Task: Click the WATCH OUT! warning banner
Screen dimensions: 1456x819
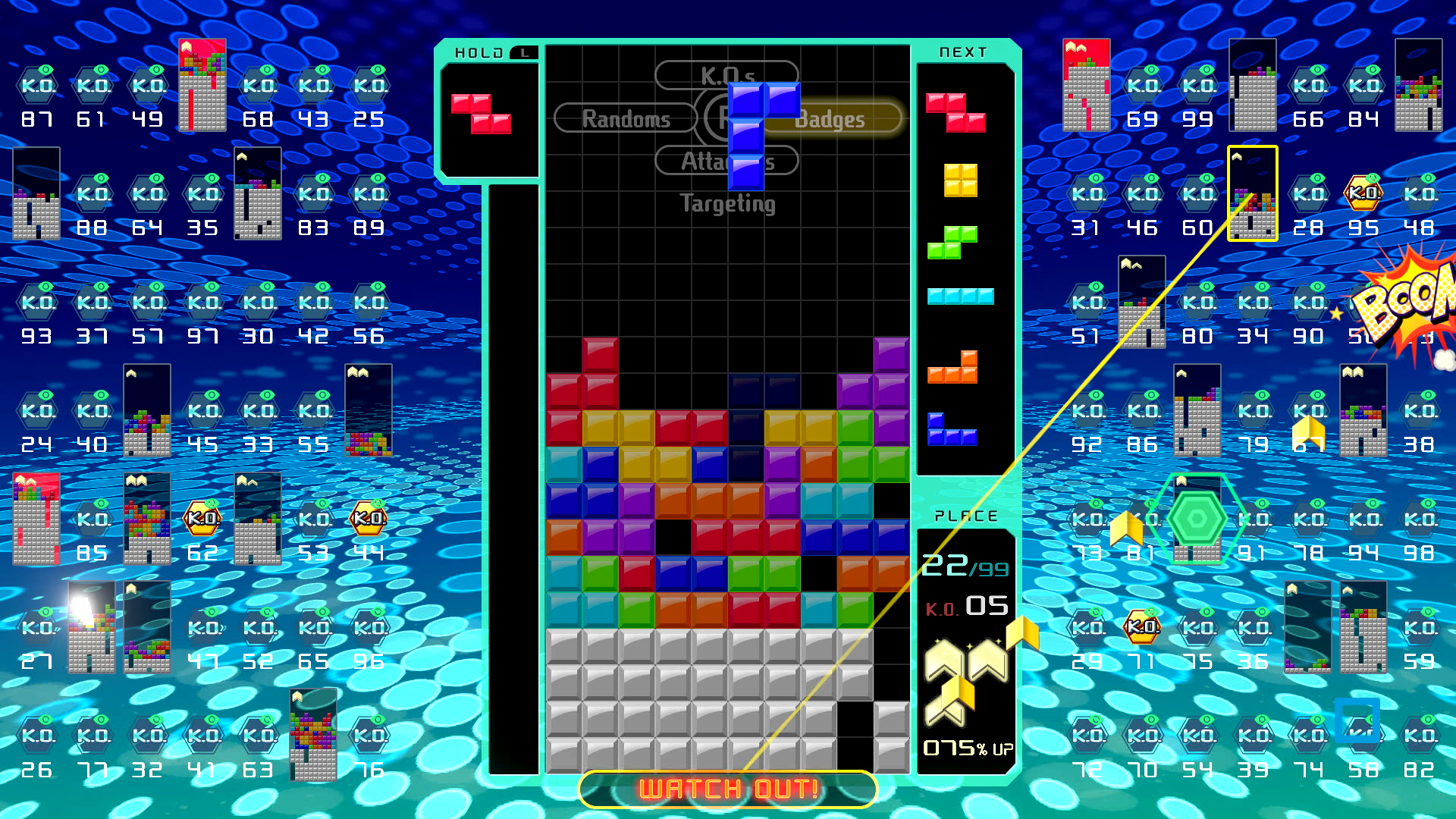Action: (x=727, y=789)
